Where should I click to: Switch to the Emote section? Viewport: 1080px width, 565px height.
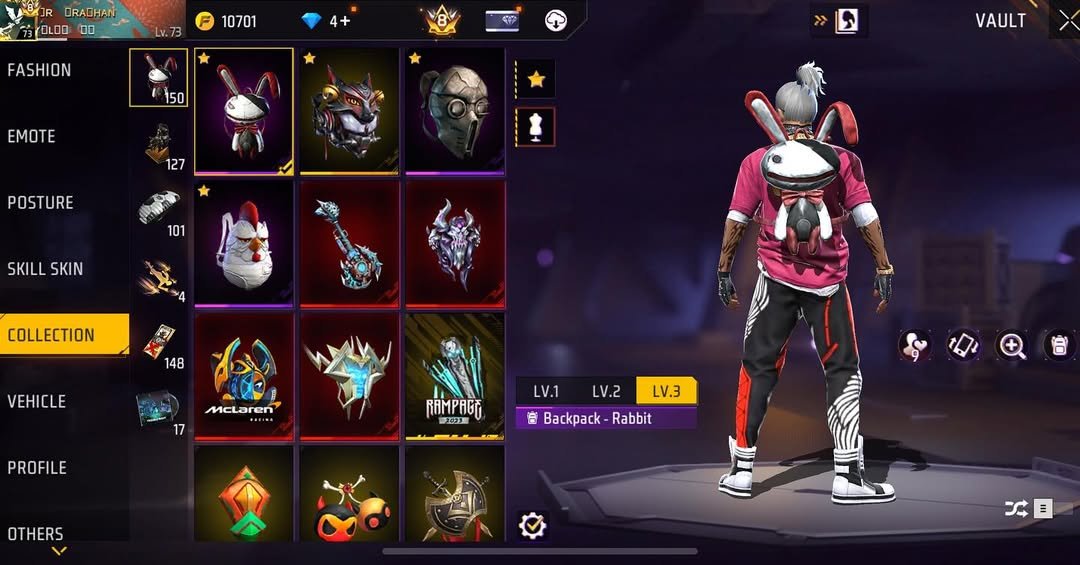32,136
